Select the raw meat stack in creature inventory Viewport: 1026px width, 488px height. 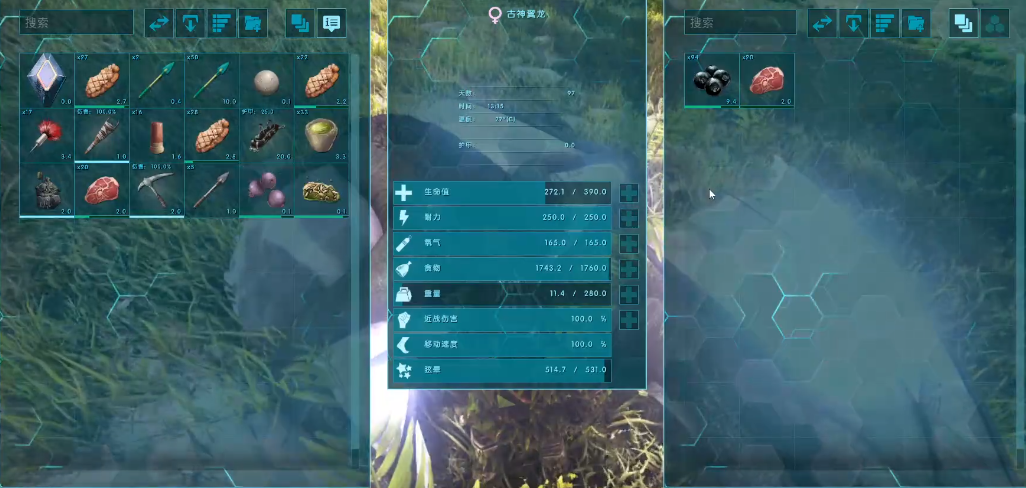pyautogui.click(x=767, y=80)
